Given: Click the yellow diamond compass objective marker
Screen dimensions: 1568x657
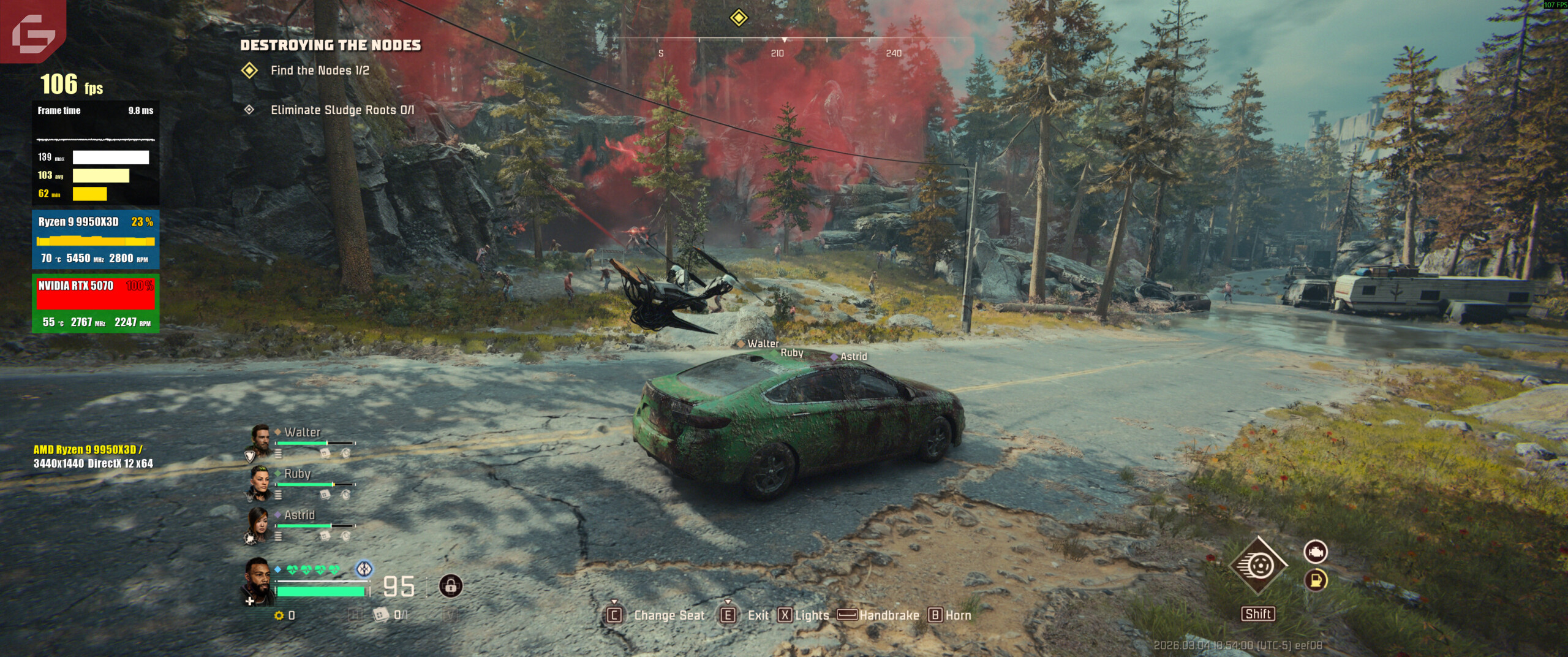Looking at the screenshot, I should click(x=739, y=18).
